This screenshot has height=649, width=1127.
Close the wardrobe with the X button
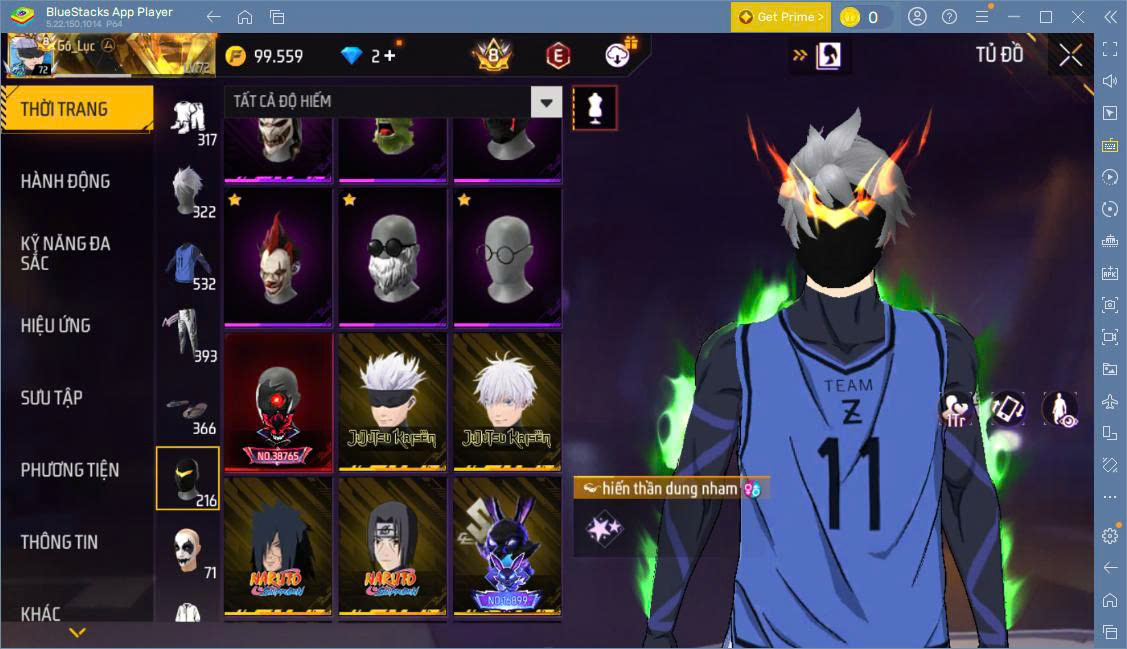[1070, 56]
